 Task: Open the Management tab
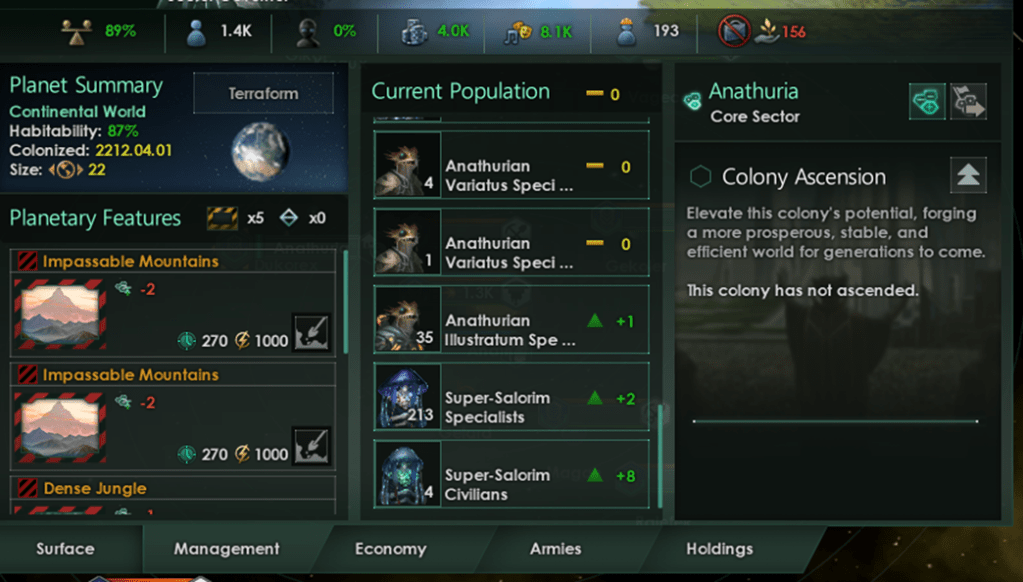point(227,549)
